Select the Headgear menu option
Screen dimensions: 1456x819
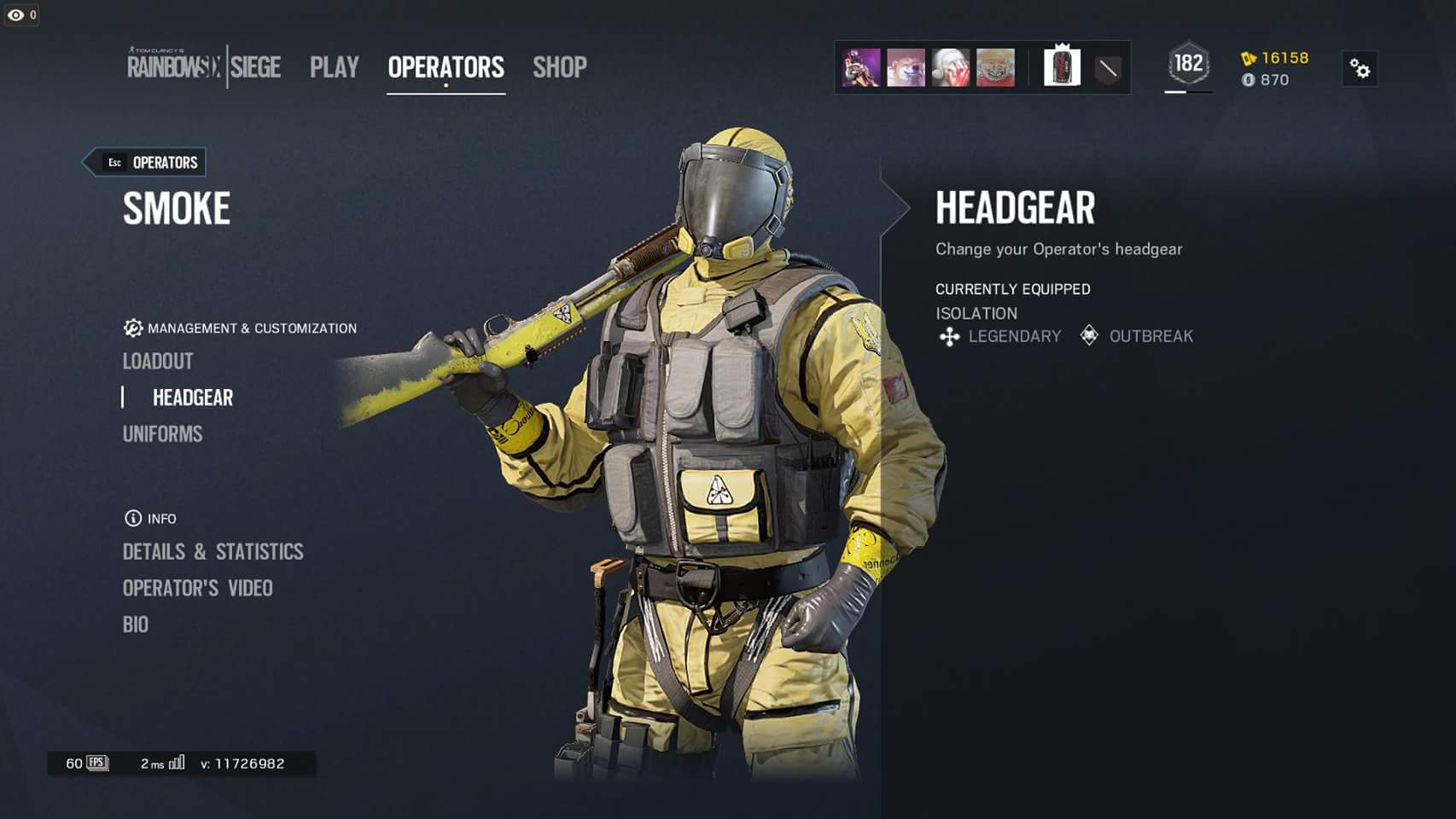[x=191, y=398]
